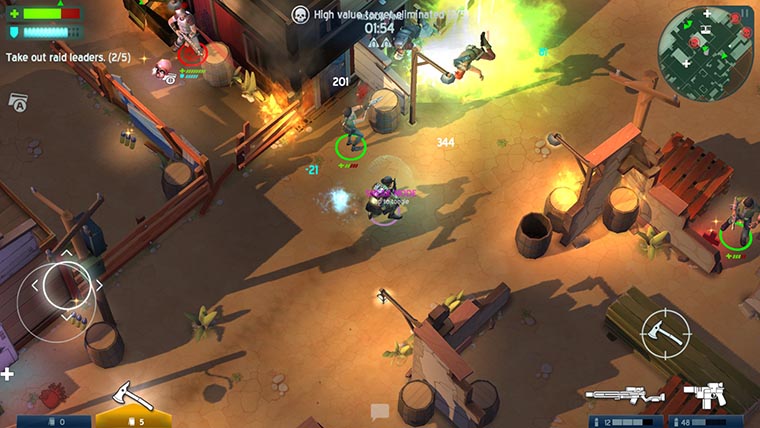This screenshot has height=428, width=760.
Task: Pause the game with the pause button
Action: 744,13
